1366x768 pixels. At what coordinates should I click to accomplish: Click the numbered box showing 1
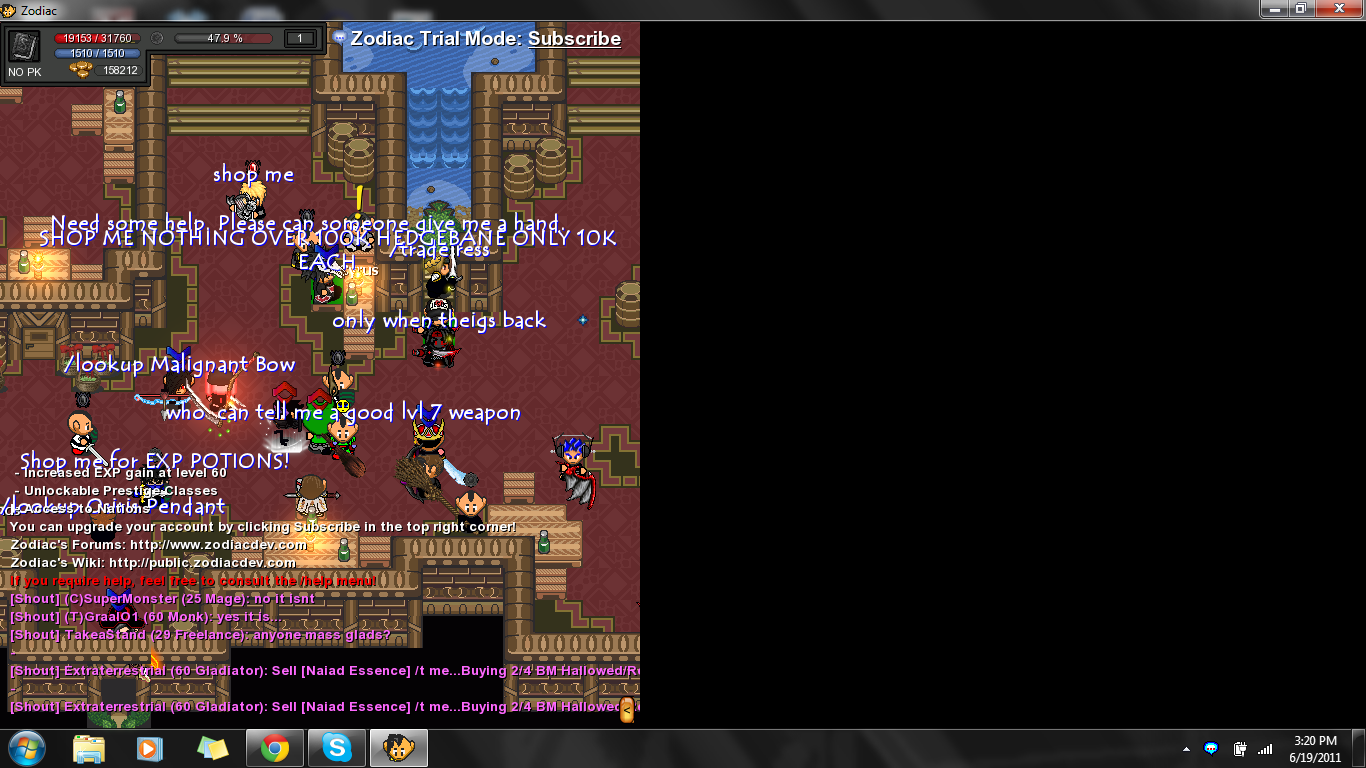(x=300, y=39)
